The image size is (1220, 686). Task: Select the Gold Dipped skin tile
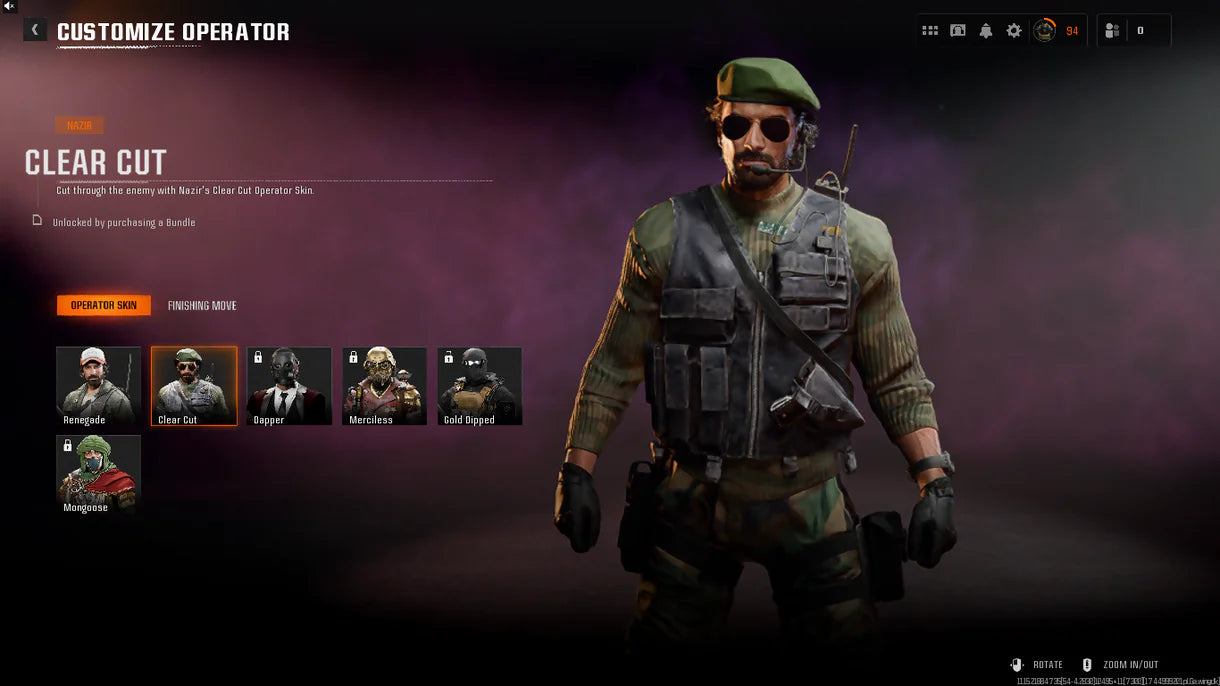point(479,385)
